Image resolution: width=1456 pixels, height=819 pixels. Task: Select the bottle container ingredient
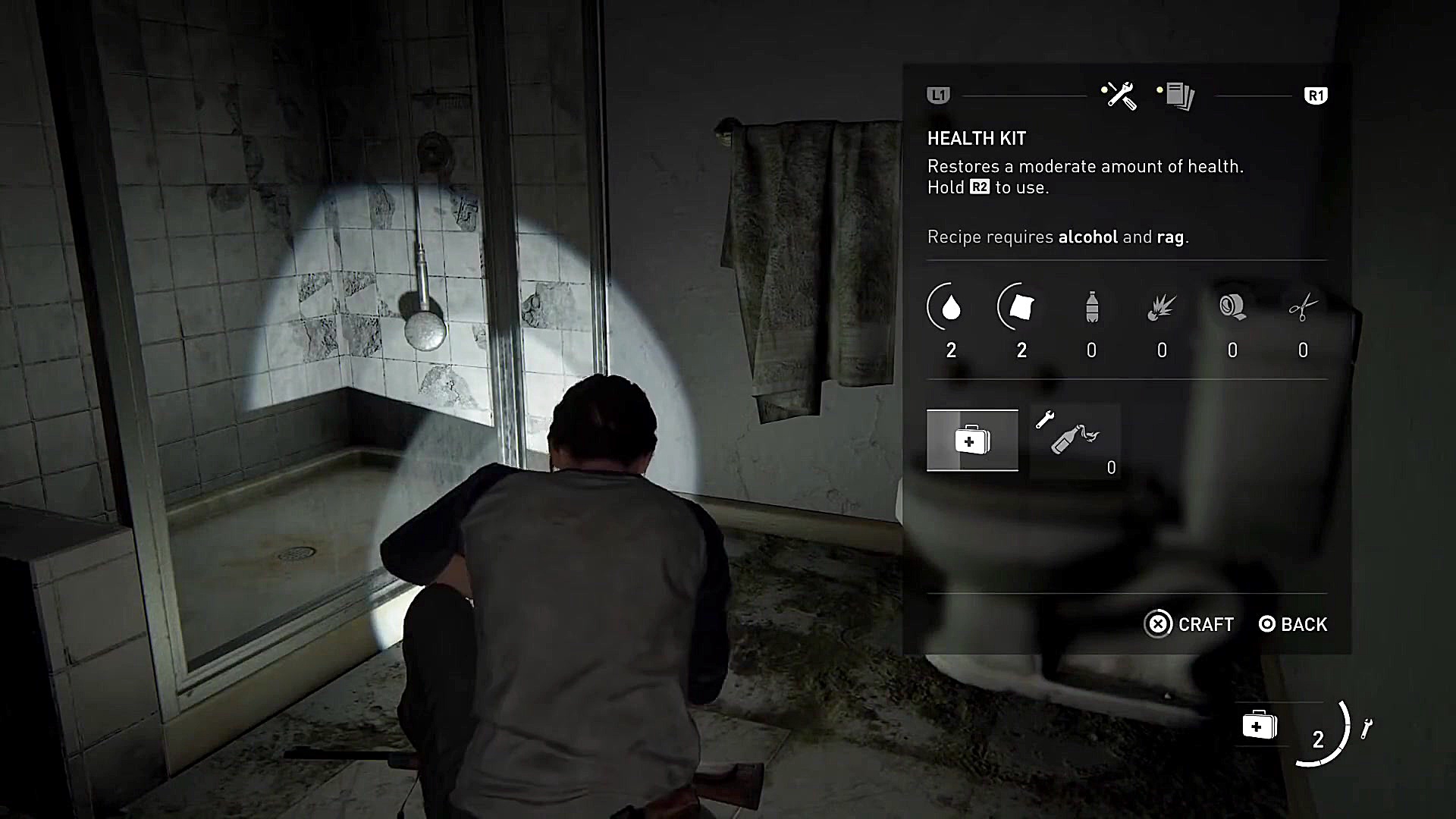pyautogui.click(x=1091, y=307)
